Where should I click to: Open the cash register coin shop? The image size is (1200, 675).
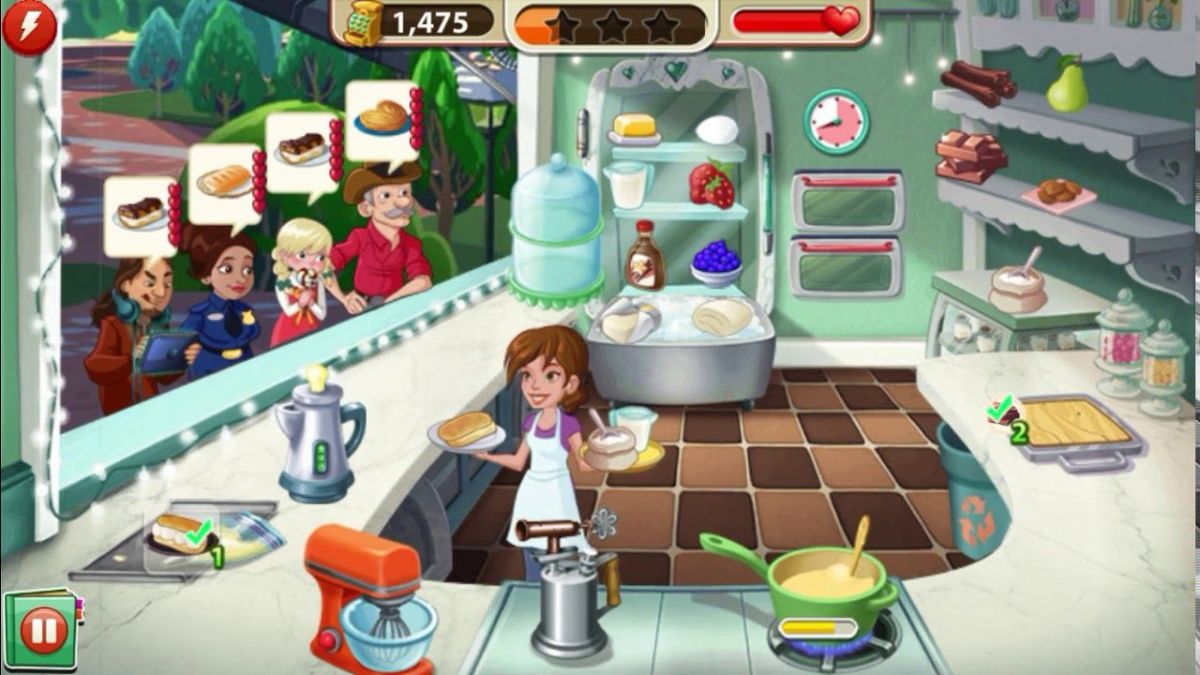click(363, 22)
